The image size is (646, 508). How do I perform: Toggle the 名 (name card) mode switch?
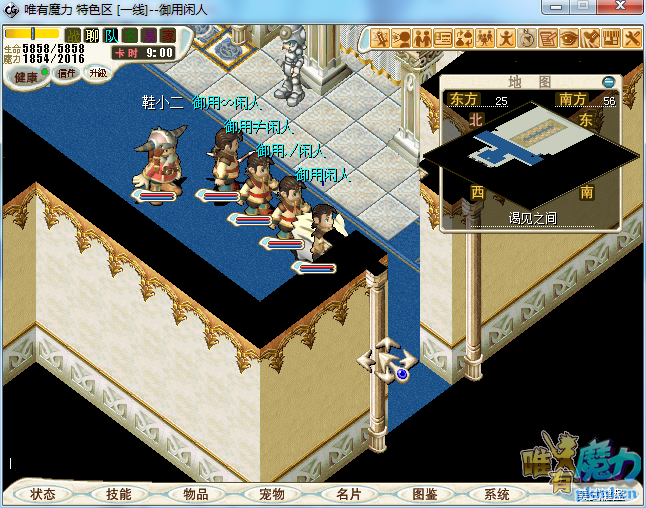point(130,36)
